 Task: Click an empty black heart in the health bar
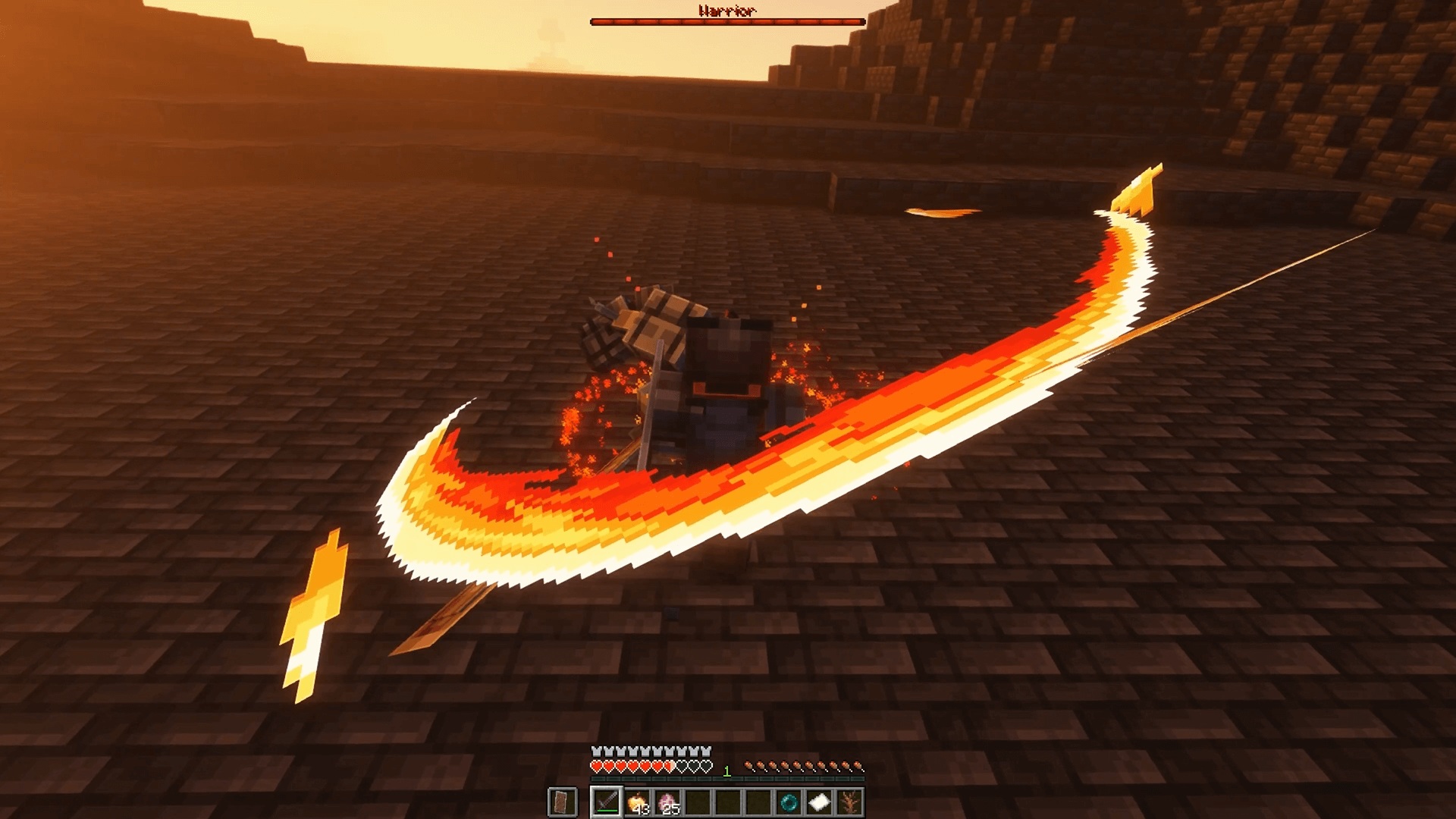(x=682, y=766)
